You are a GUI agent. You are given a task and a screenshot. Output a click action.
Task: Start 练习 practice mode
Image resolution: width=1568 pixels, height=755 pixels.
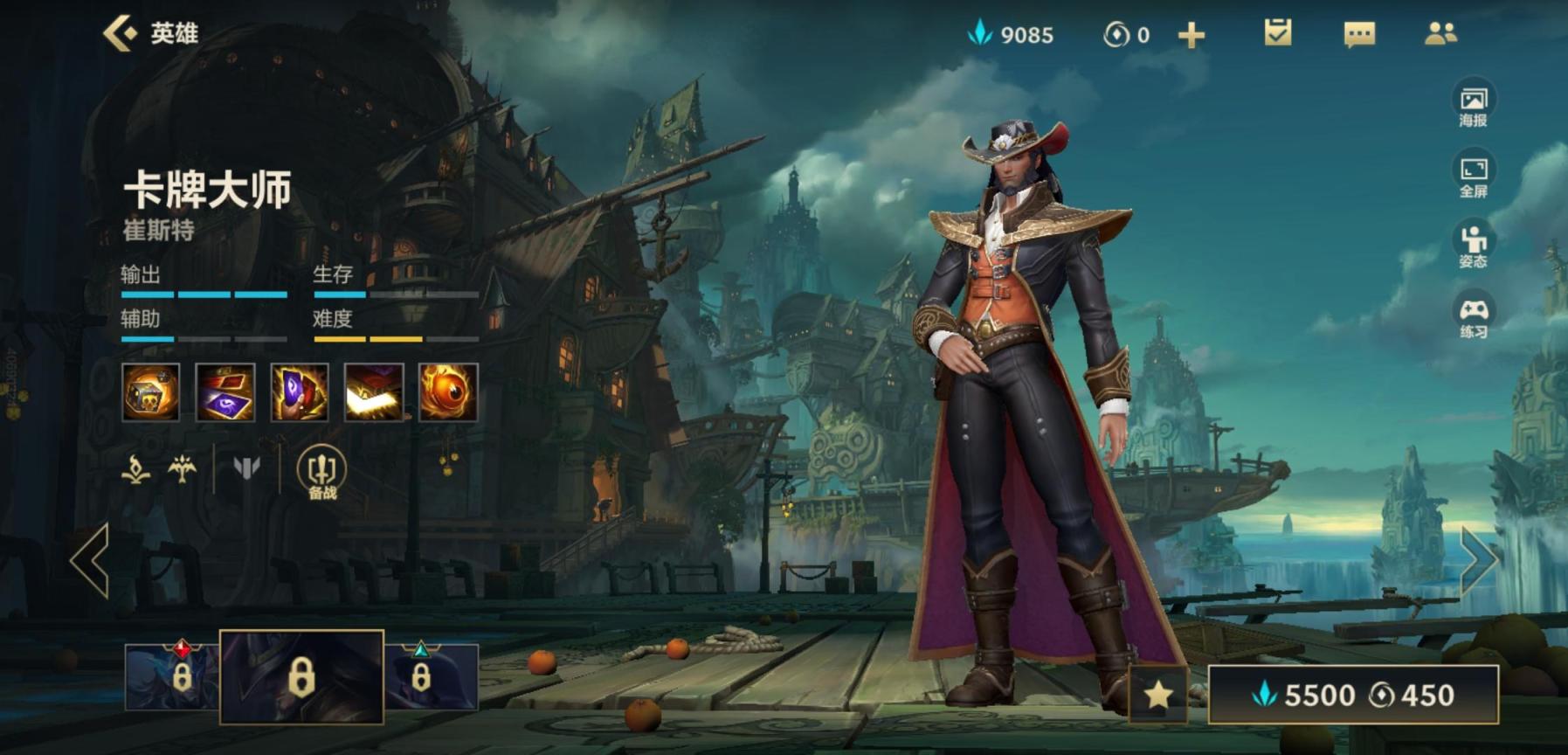click(x=1473, y=316)
